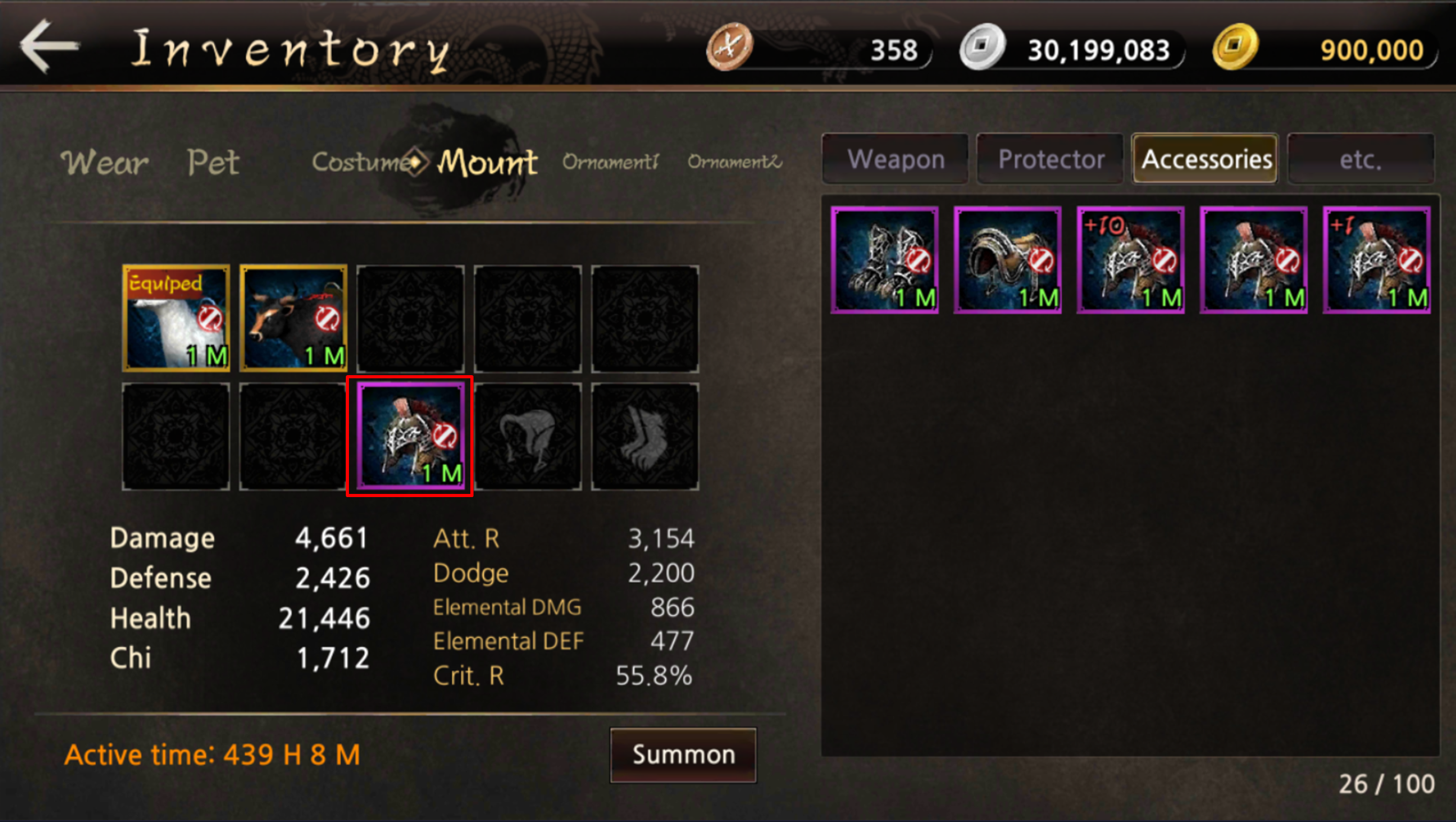Open the Pet tab
The width and height of the screenshot is (1456, 822).
(x=213, y=162)
